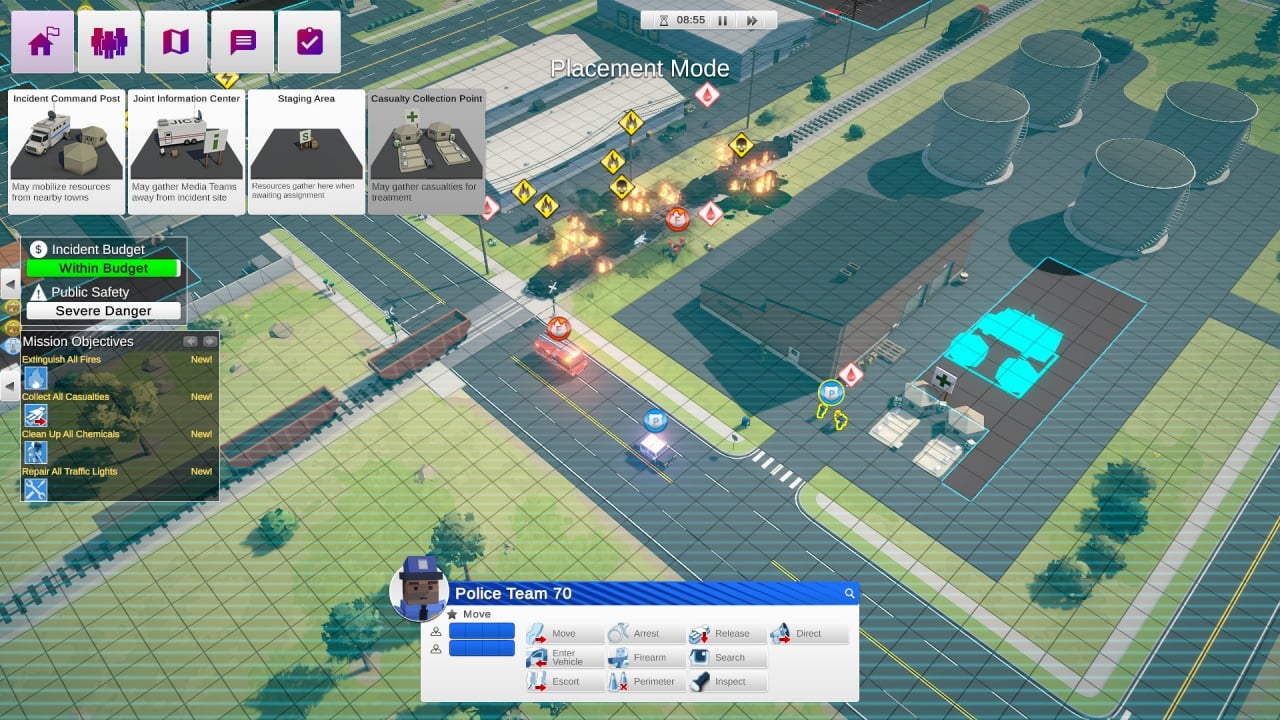The height and width of the screenshot is (720, 1280).
Task: Open the home facilities tab
Action: 43,43
